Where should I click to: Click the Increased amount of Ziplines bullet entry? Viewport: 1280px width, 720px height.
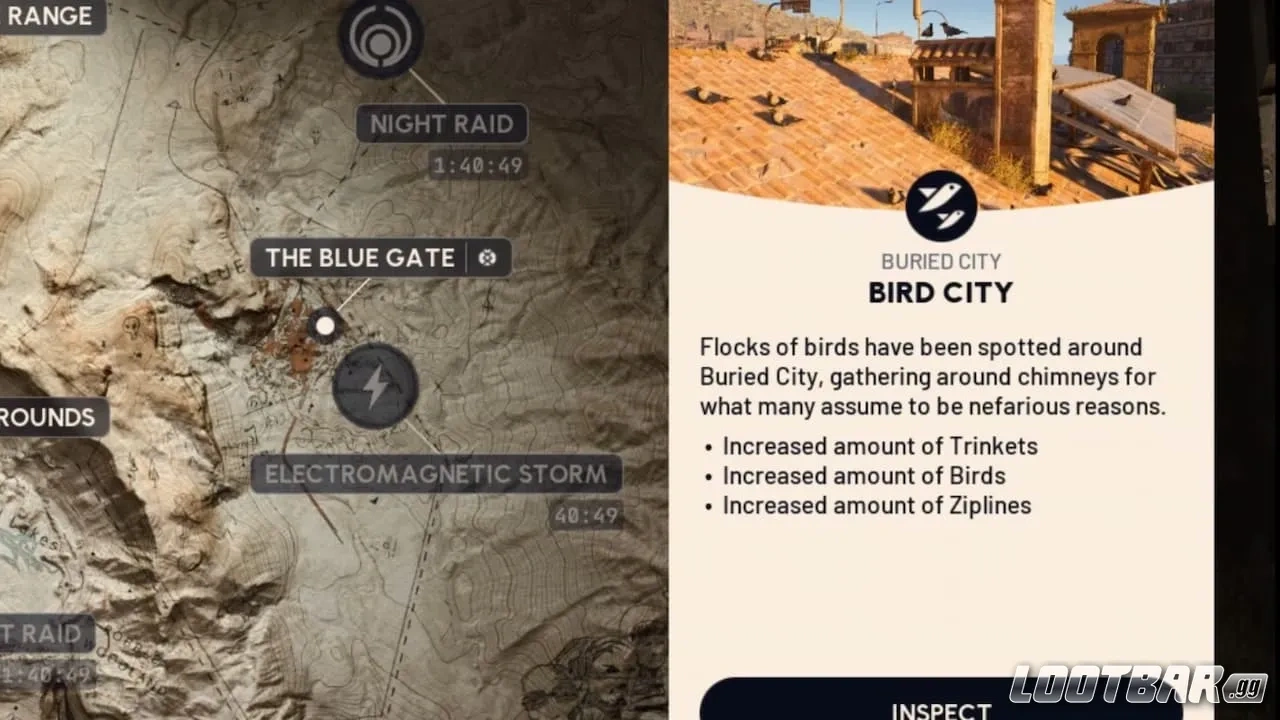pyautogui.click(x=877, y=506)
